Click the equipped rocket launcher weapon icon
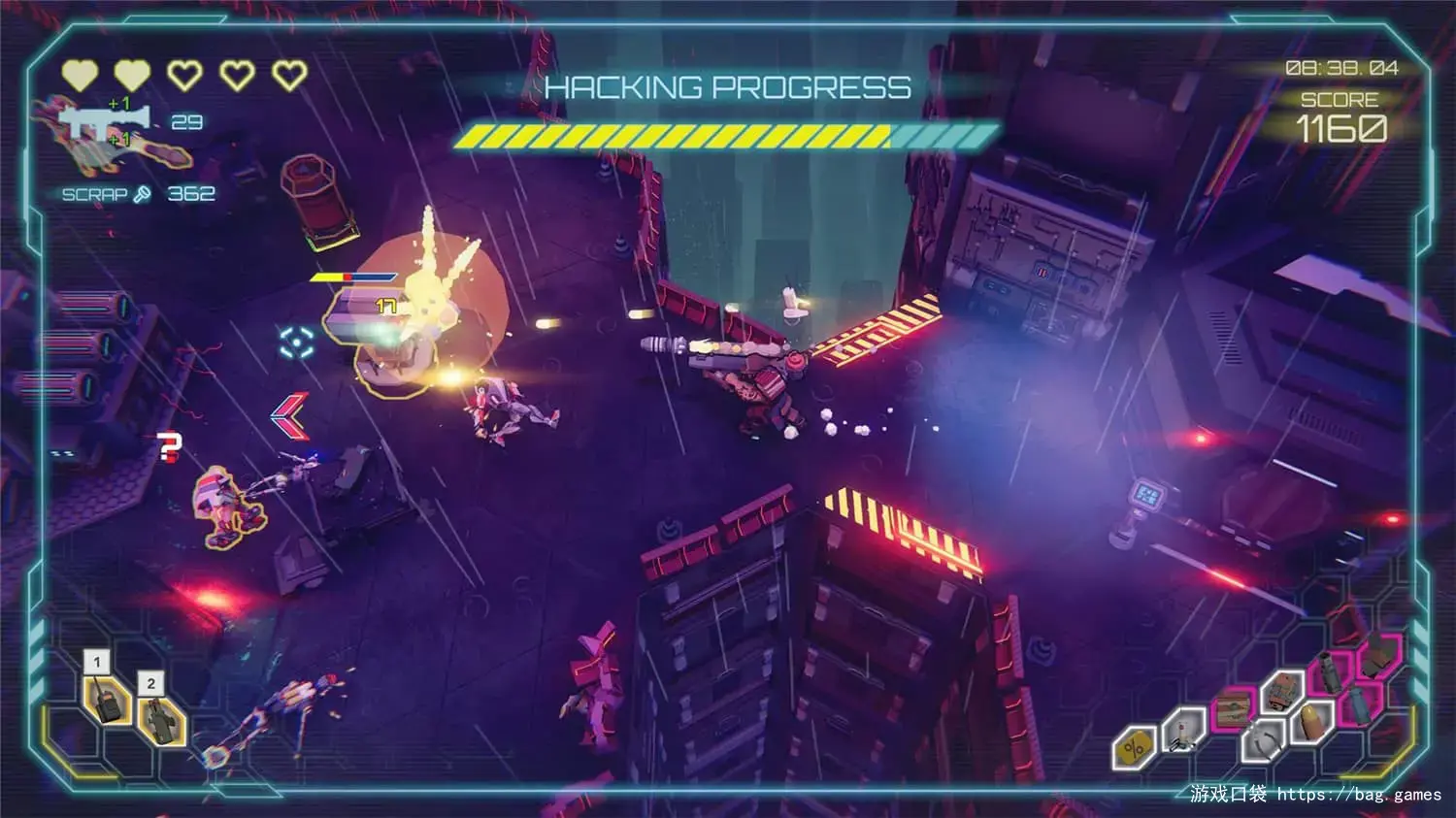The width and height of the screenshot is (1456, 818). tap(106, 121)
